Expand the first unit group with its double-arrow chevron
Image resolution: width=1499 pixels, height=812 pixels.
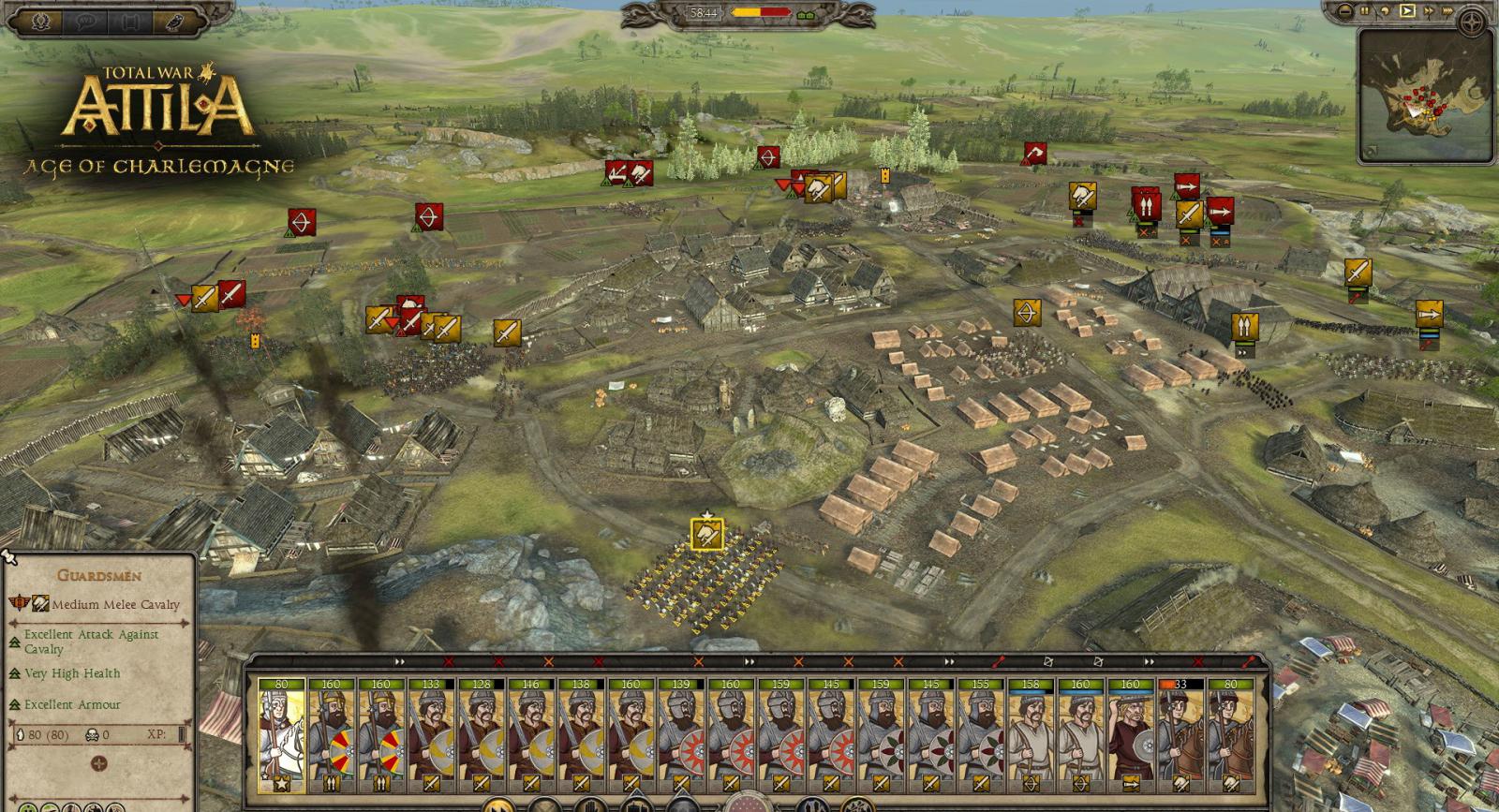coord(398,660)
